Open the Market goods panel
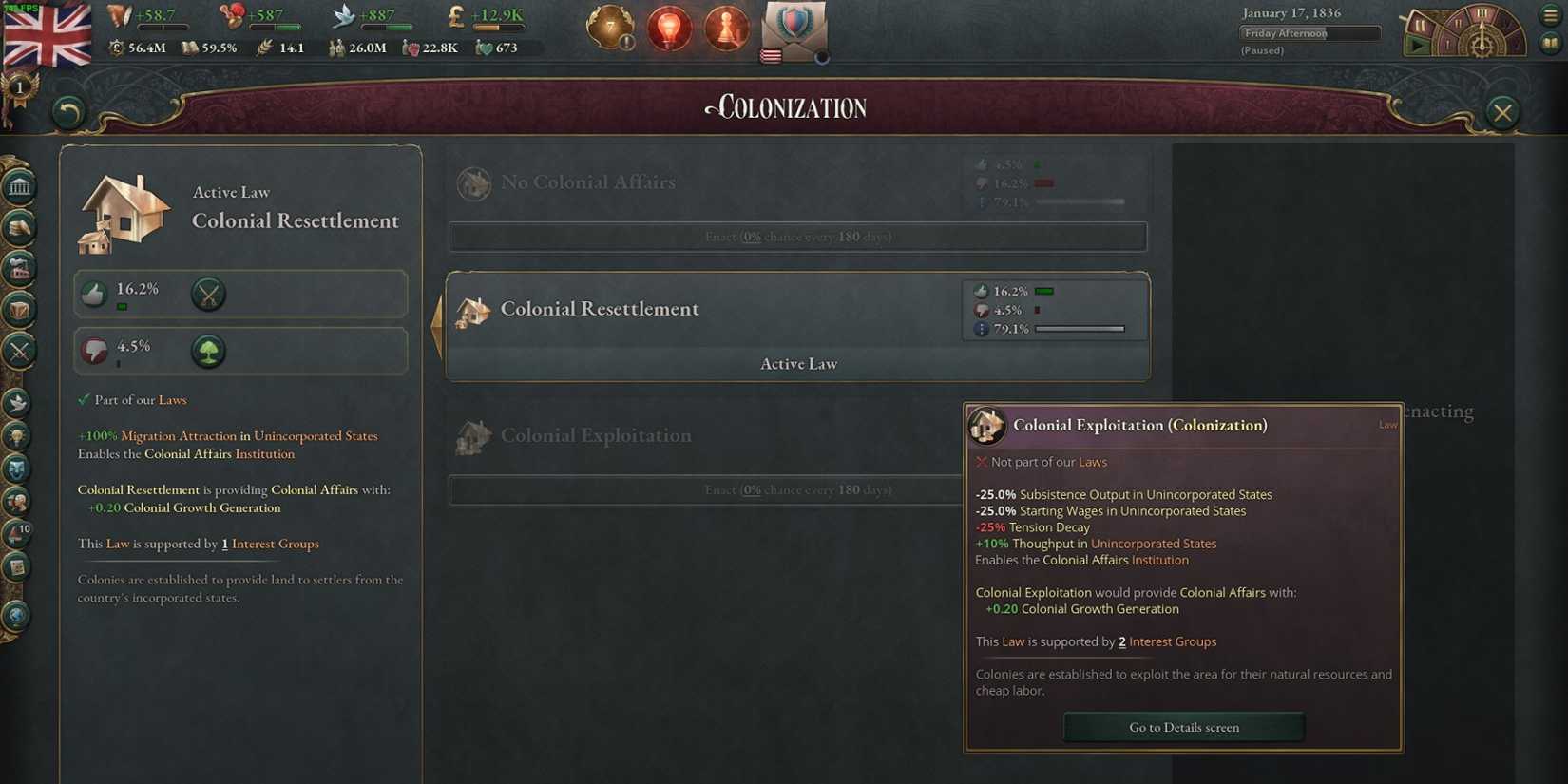 click(17, 309)
